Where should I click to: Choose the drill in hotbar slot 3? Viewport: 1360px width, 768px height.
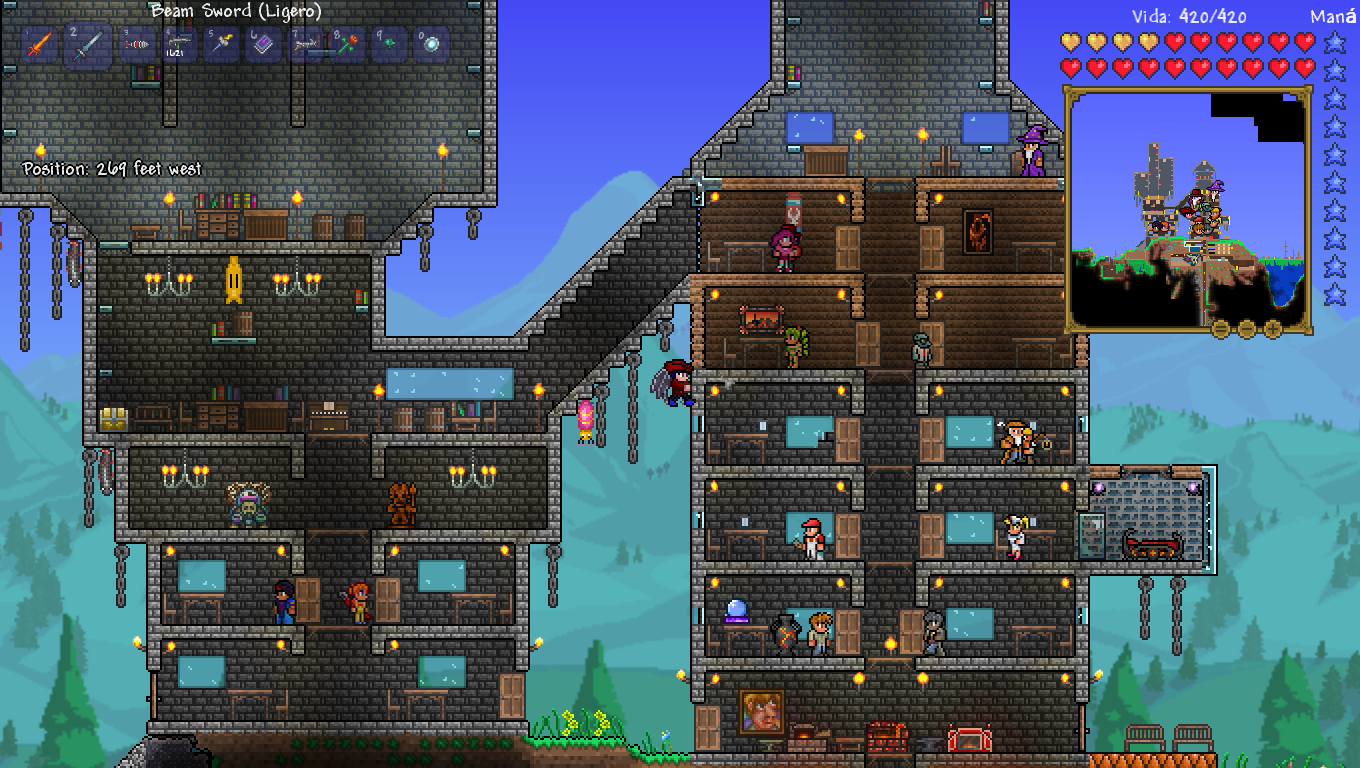(x=137, y=45)
